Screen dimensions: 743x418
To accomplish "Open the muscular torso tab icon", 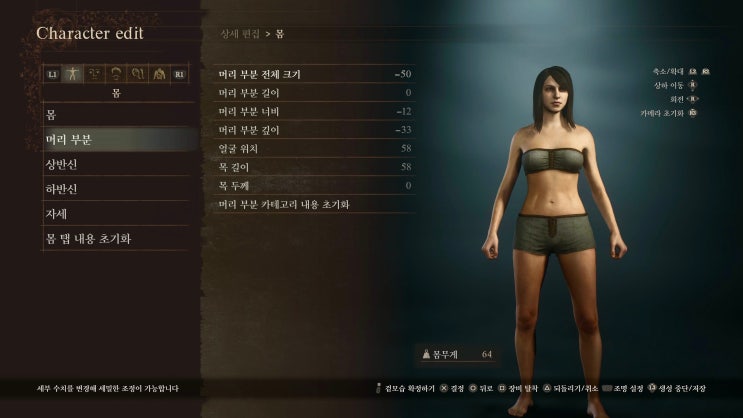I will pos(158,73).
